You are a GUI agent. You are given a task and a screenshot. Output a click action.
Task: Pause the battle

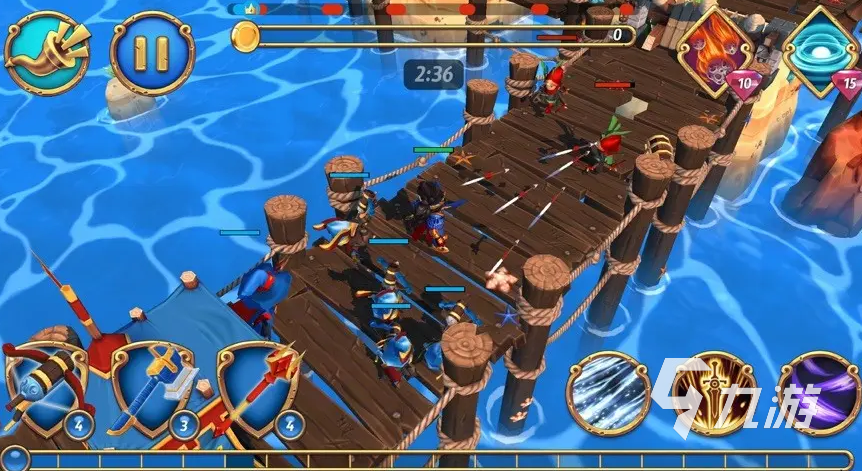(x=152, y=53)
